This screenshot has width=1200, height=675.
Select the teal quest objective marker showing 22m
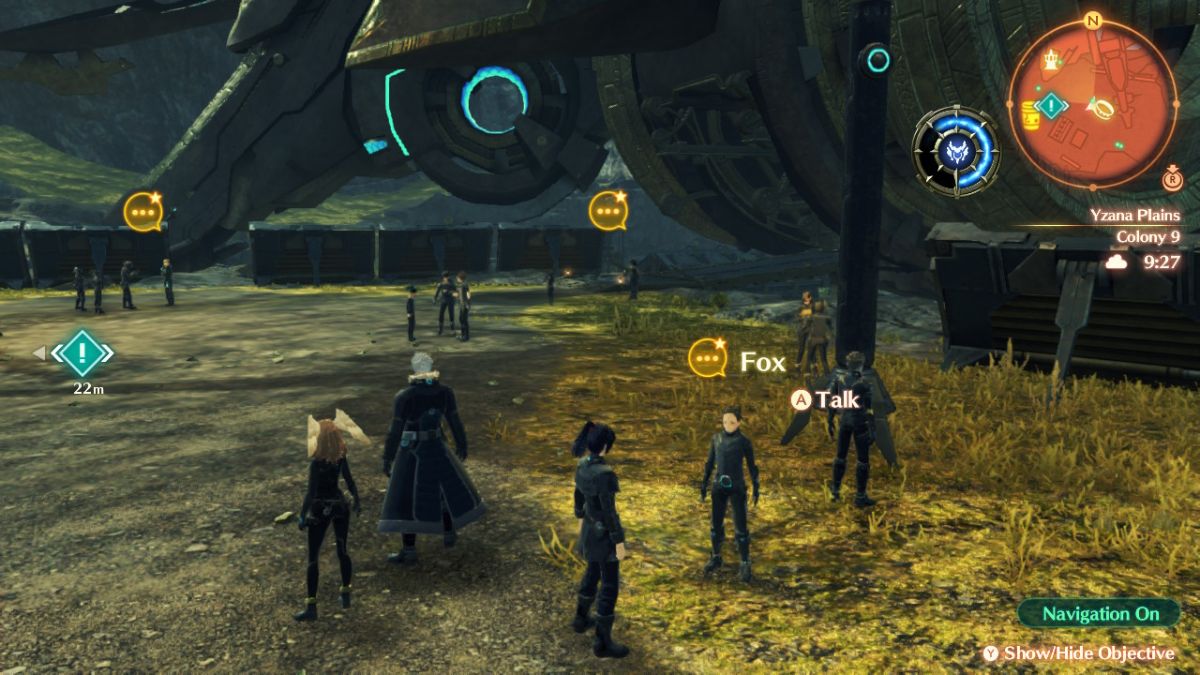click(83, 352)
